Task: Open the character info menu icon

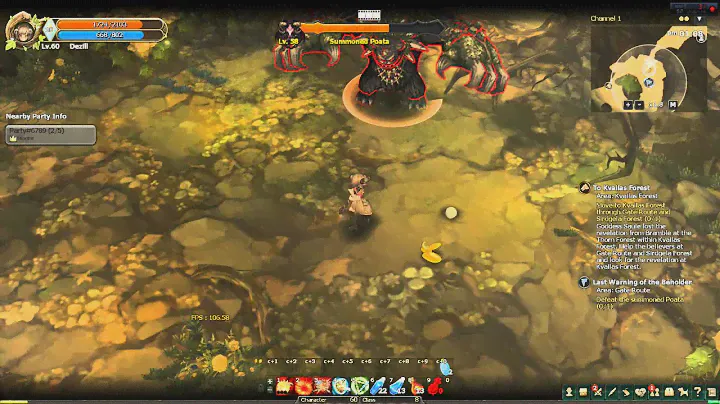Action: point(569,391)
